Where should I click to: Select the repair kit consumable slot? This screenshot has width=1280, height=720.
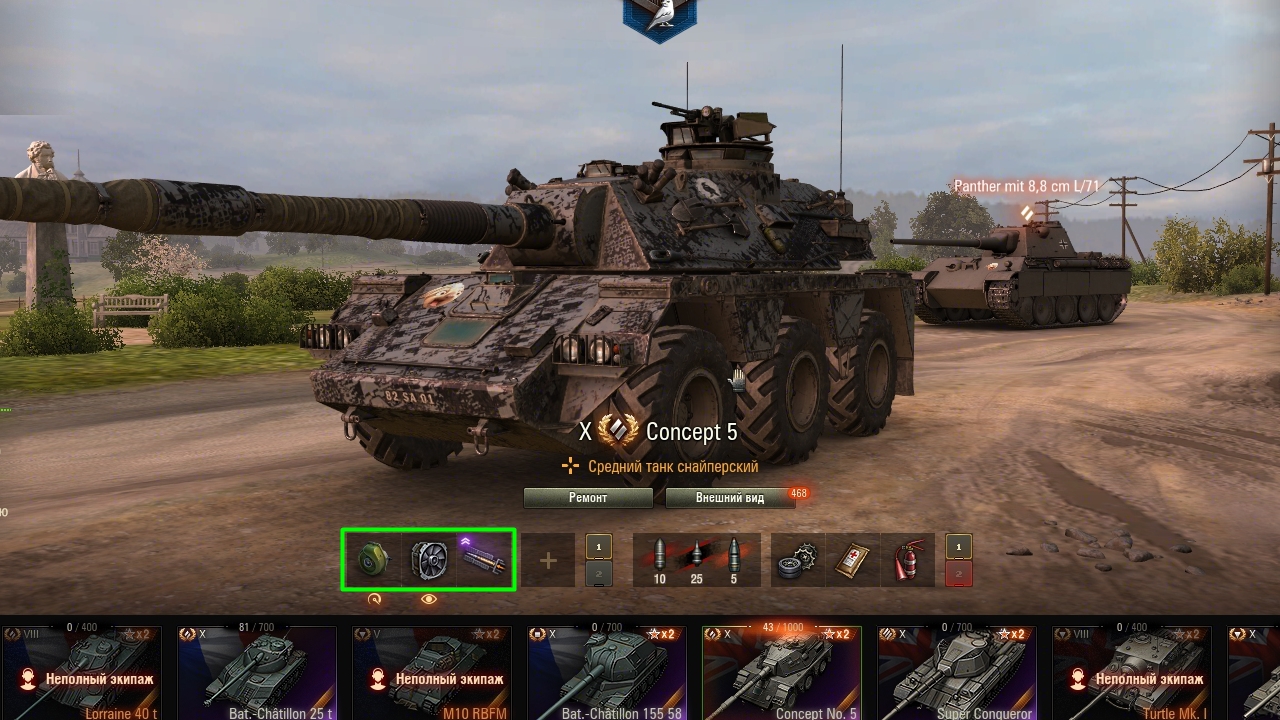point(798,560)
